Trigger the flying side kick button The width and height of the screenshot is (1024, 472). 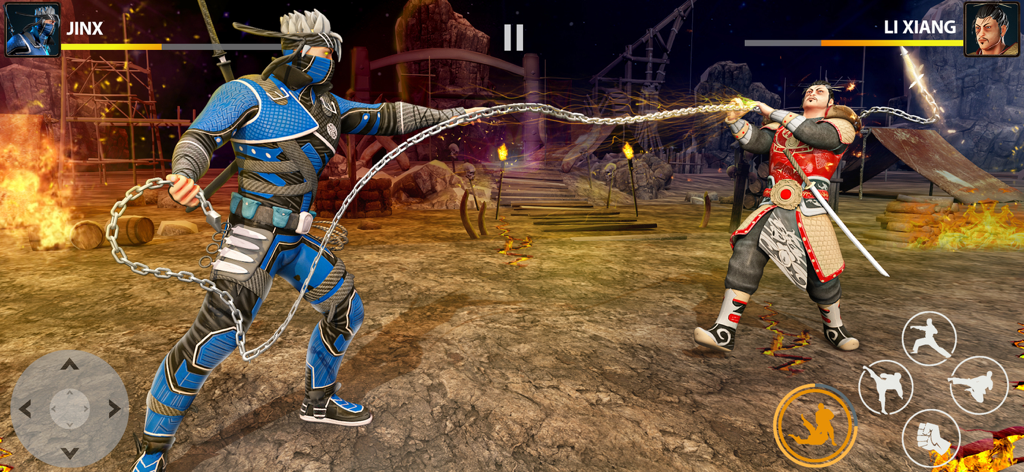(x=977, y=385)
